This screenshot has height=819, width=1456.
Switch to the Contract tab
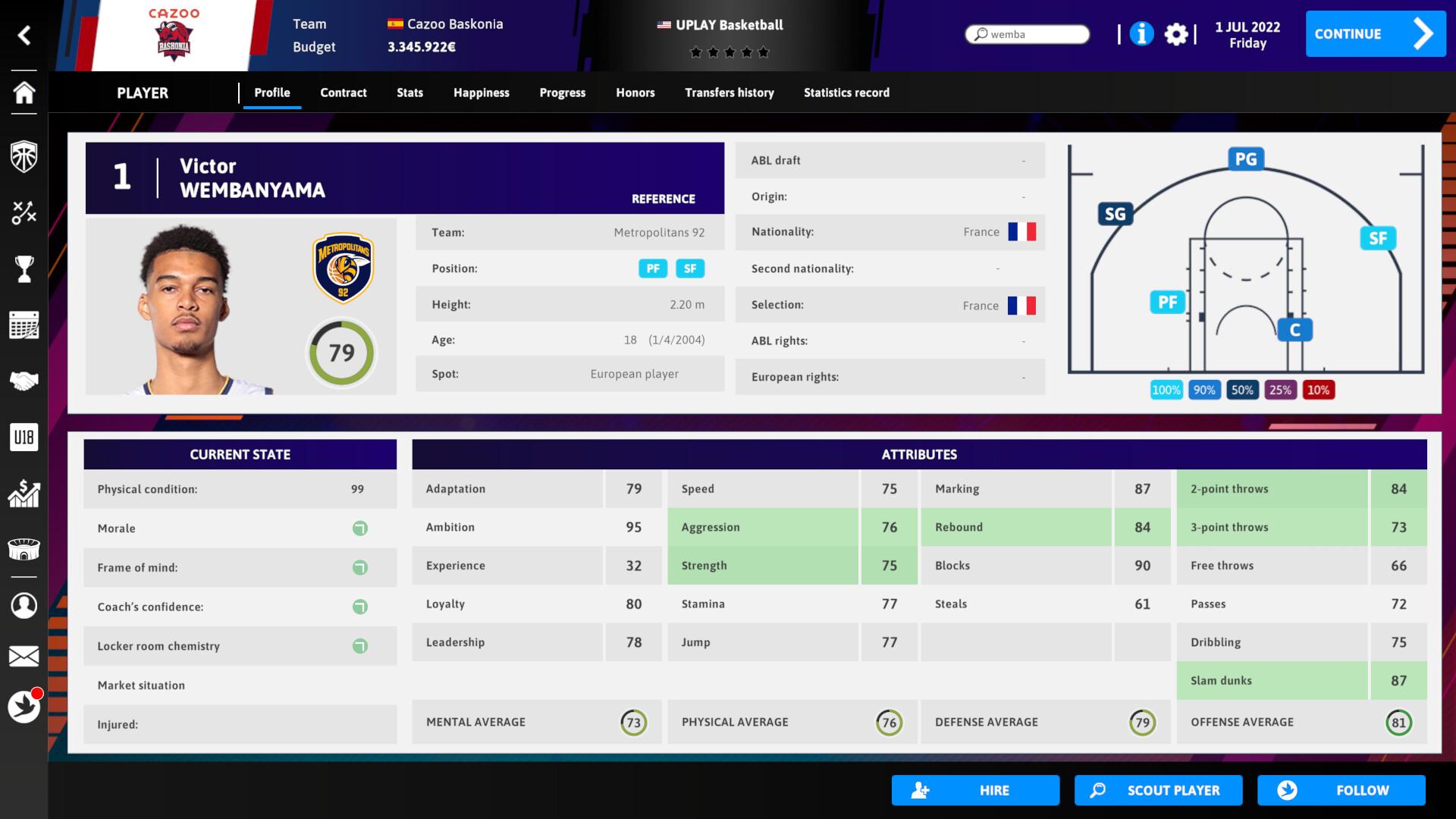[x=344, y=93]
